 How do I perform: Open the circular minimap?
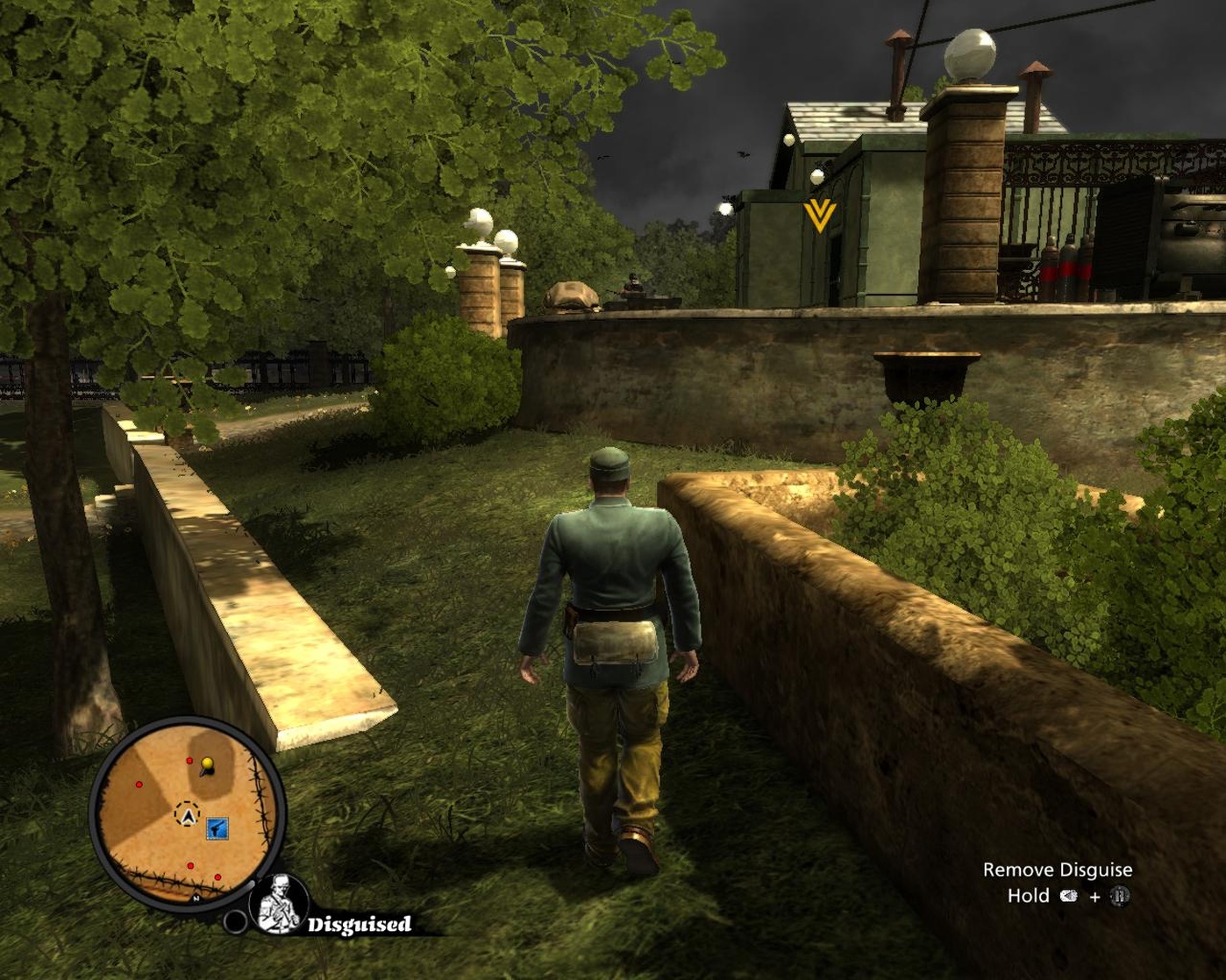click(187, 815)
